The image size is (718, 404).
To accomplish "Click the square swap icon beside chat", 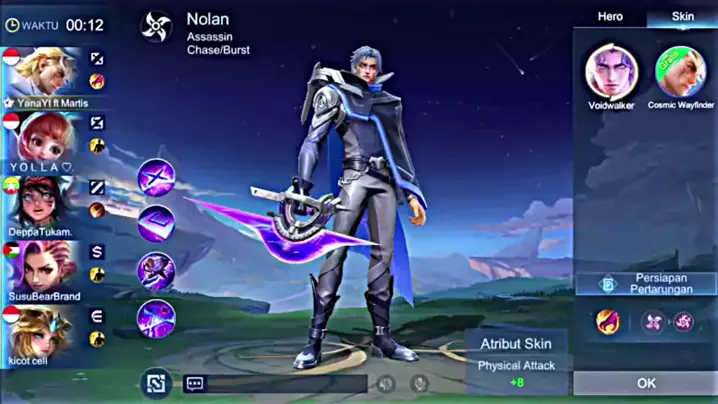I will 154,381.
